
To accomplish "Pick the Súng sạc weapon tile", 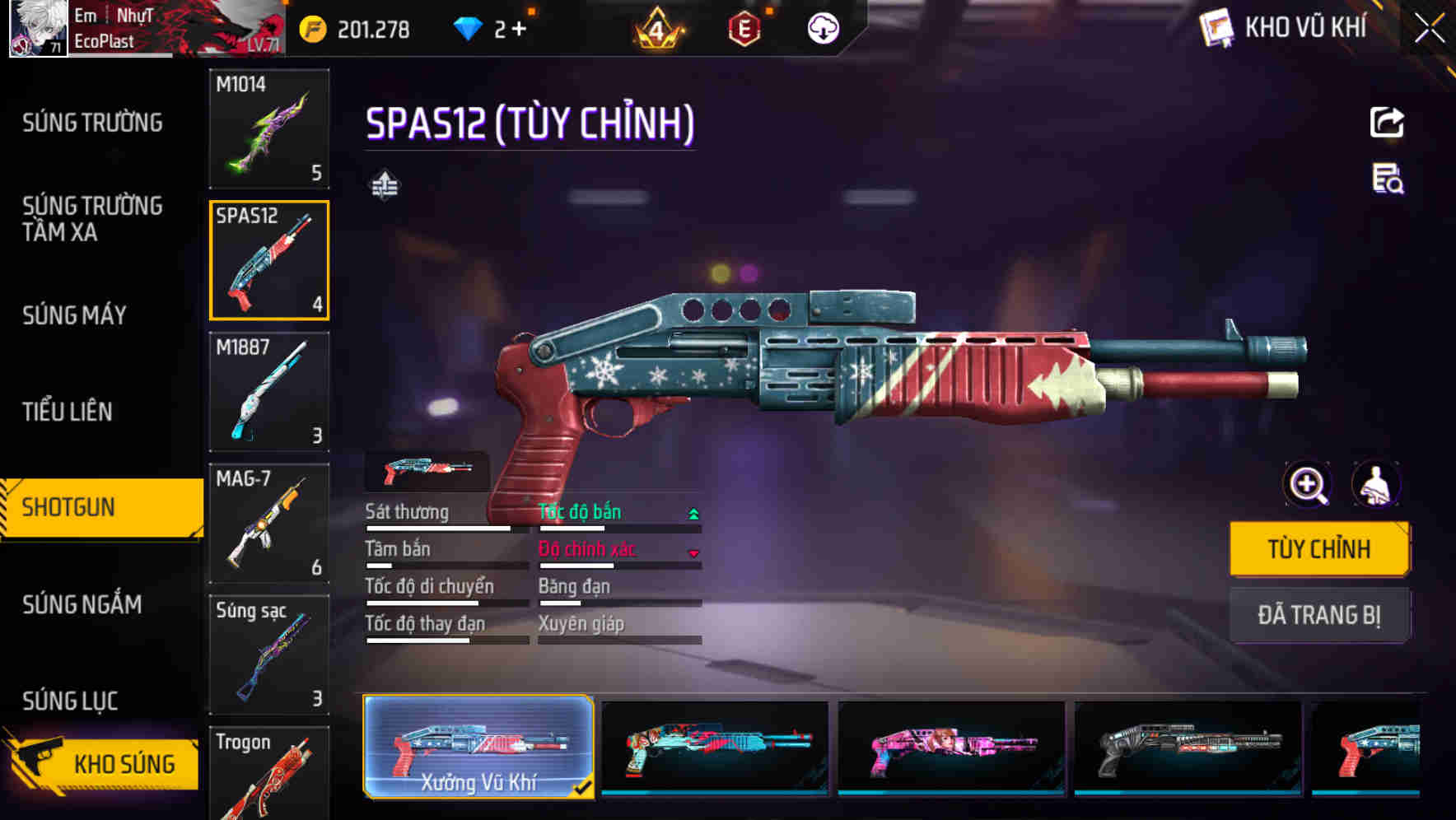I will (269, 655).
